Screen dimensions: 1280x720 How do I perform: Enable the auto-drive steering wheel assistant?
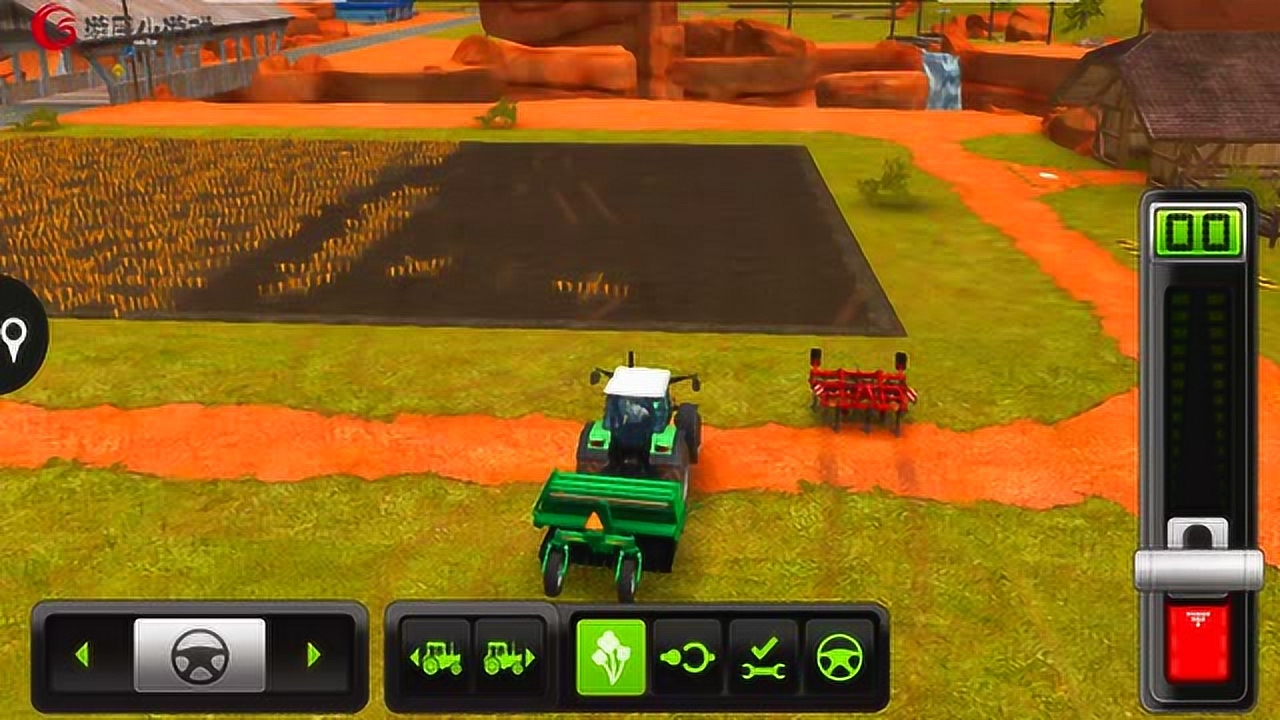[x=839, y=657]
